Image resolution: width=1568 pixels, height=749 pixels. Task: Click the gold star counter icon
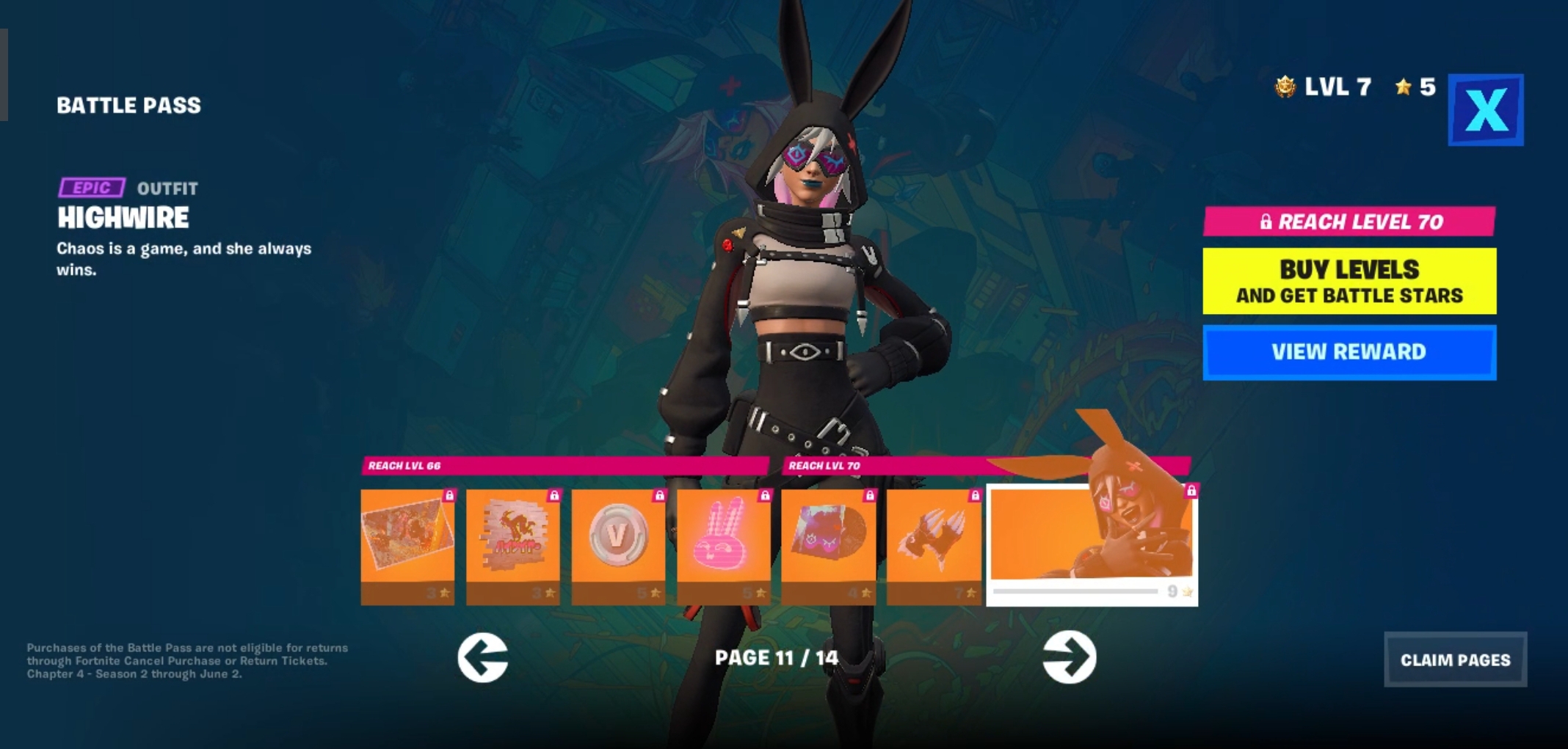tap(1404, 87)
